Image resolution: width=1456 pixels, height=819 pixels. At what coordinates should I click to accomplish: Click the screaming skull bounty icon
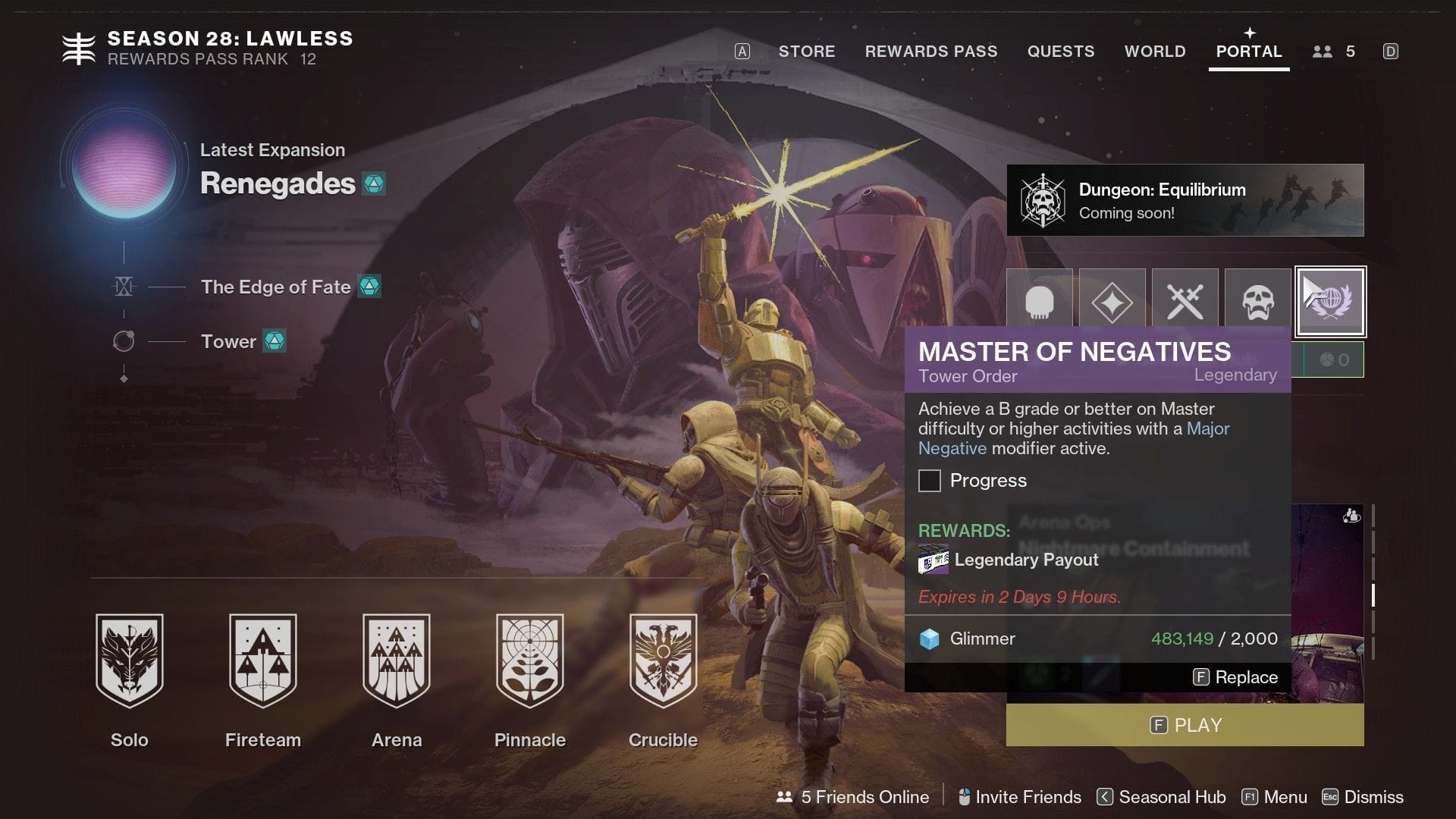(1257, 302)
